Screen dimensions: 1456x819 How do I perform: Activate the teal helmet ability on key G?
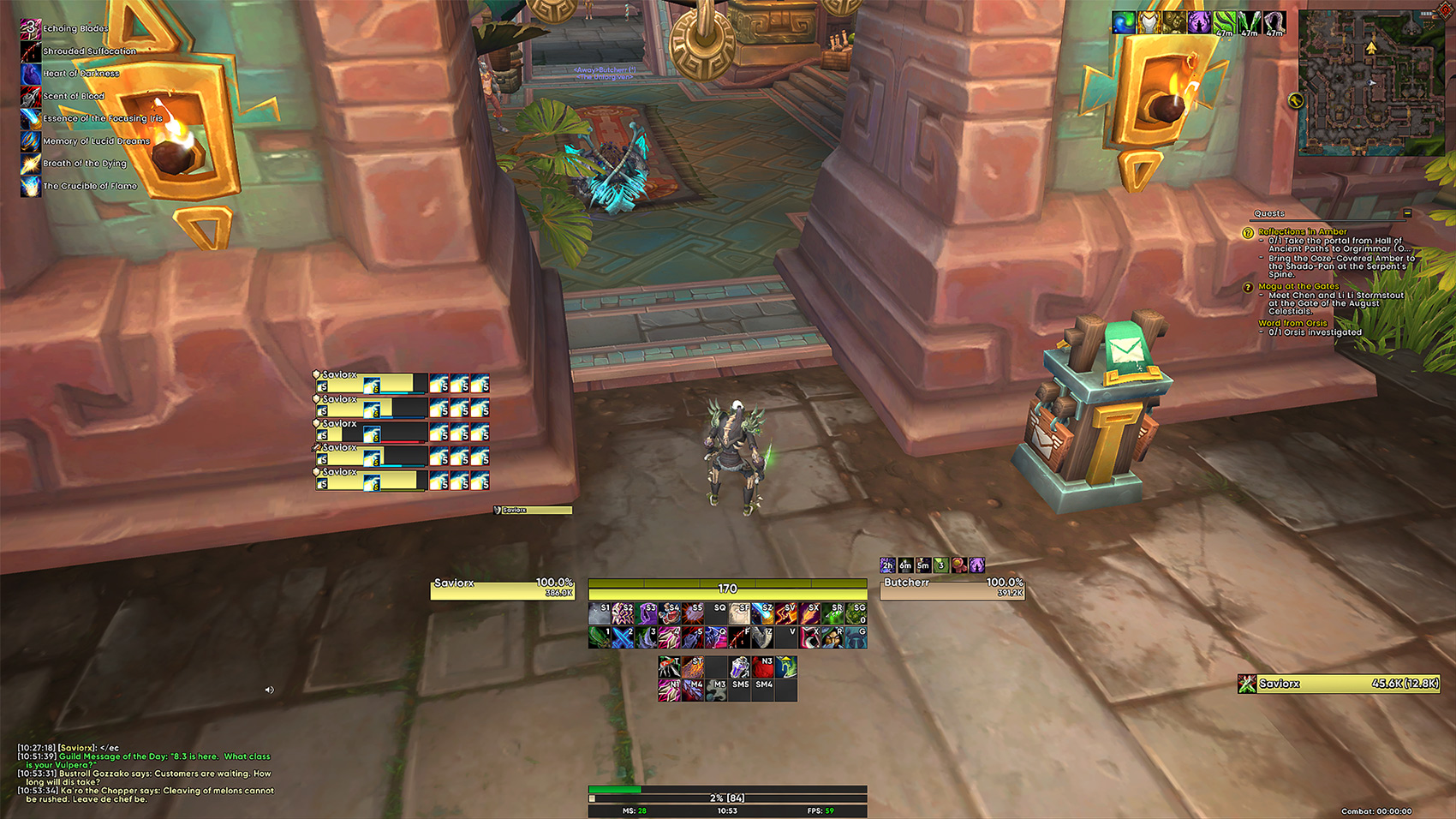[856, 637]
